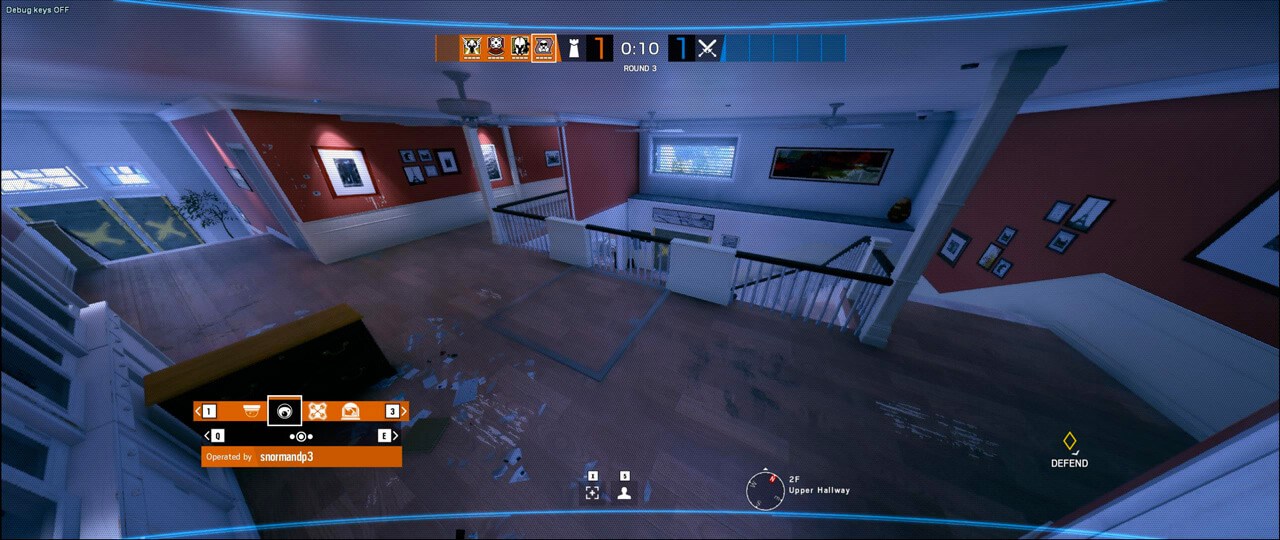Click the 'Operated by snormandp3' banner
Viewport: 1280px width, 540px height.
(301, 457)
